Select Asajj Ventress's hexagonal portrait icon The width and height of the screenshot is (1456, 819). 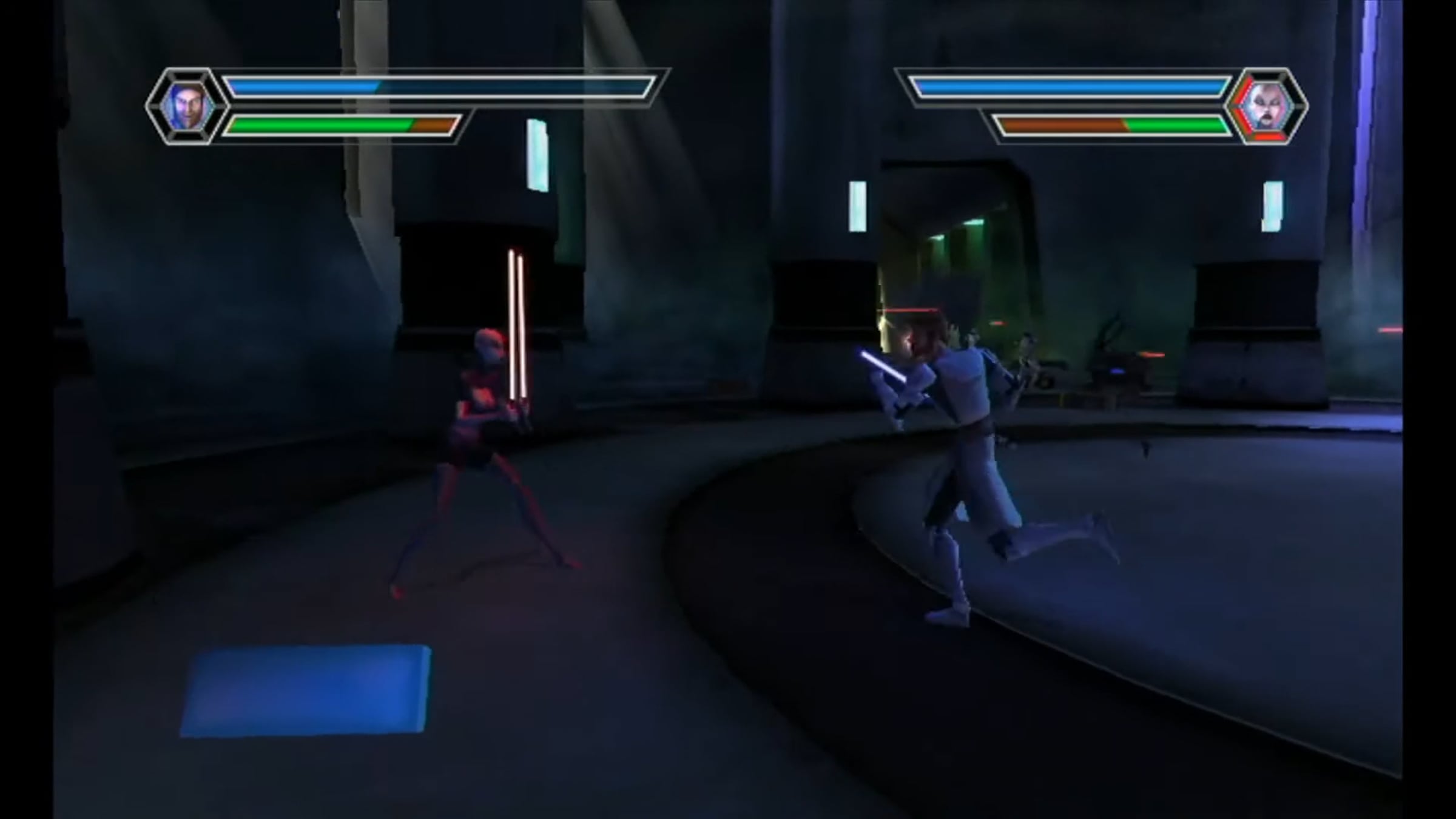tap(1267, 107)
